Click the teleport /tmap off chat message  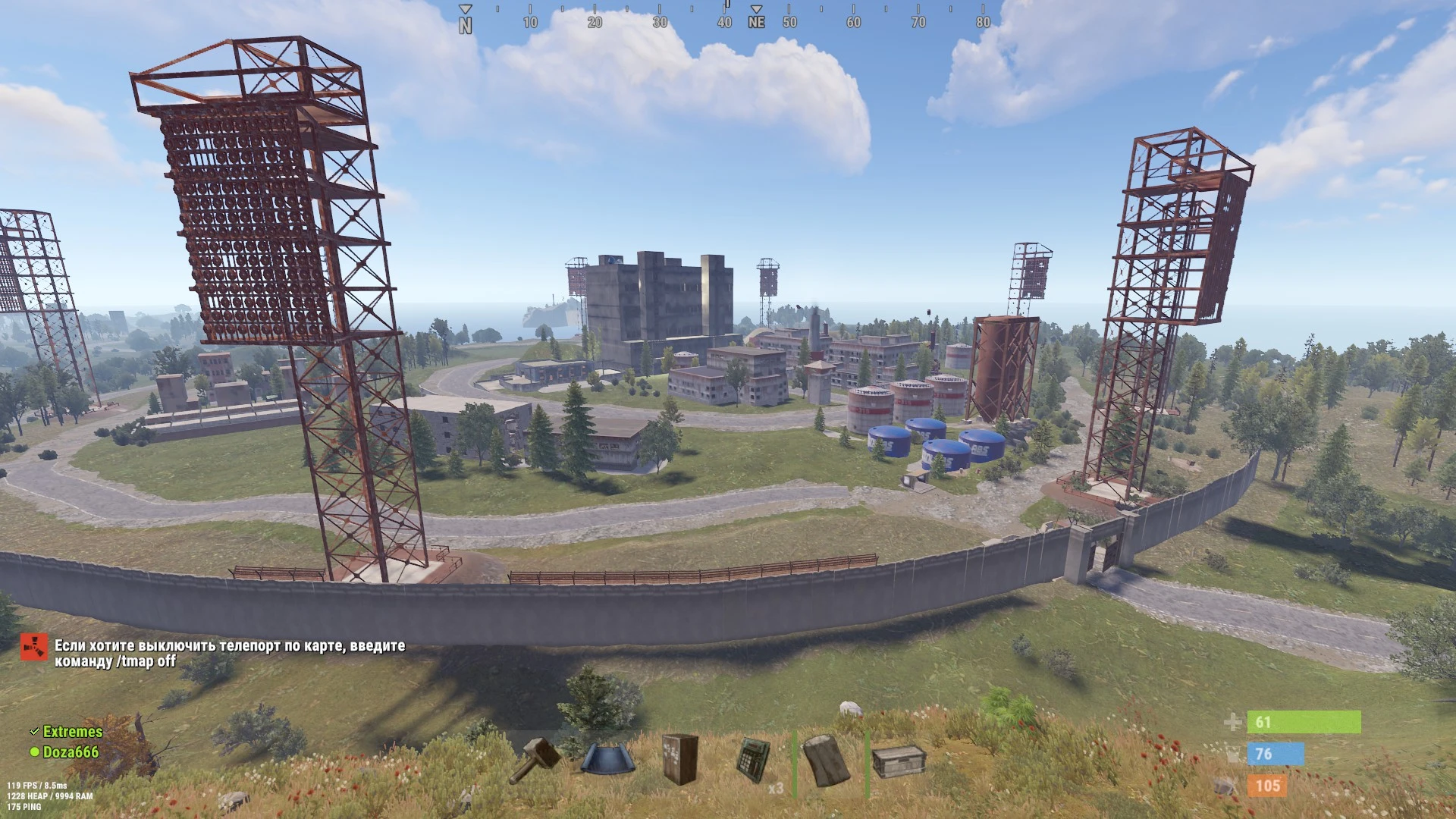coord(229,654)
